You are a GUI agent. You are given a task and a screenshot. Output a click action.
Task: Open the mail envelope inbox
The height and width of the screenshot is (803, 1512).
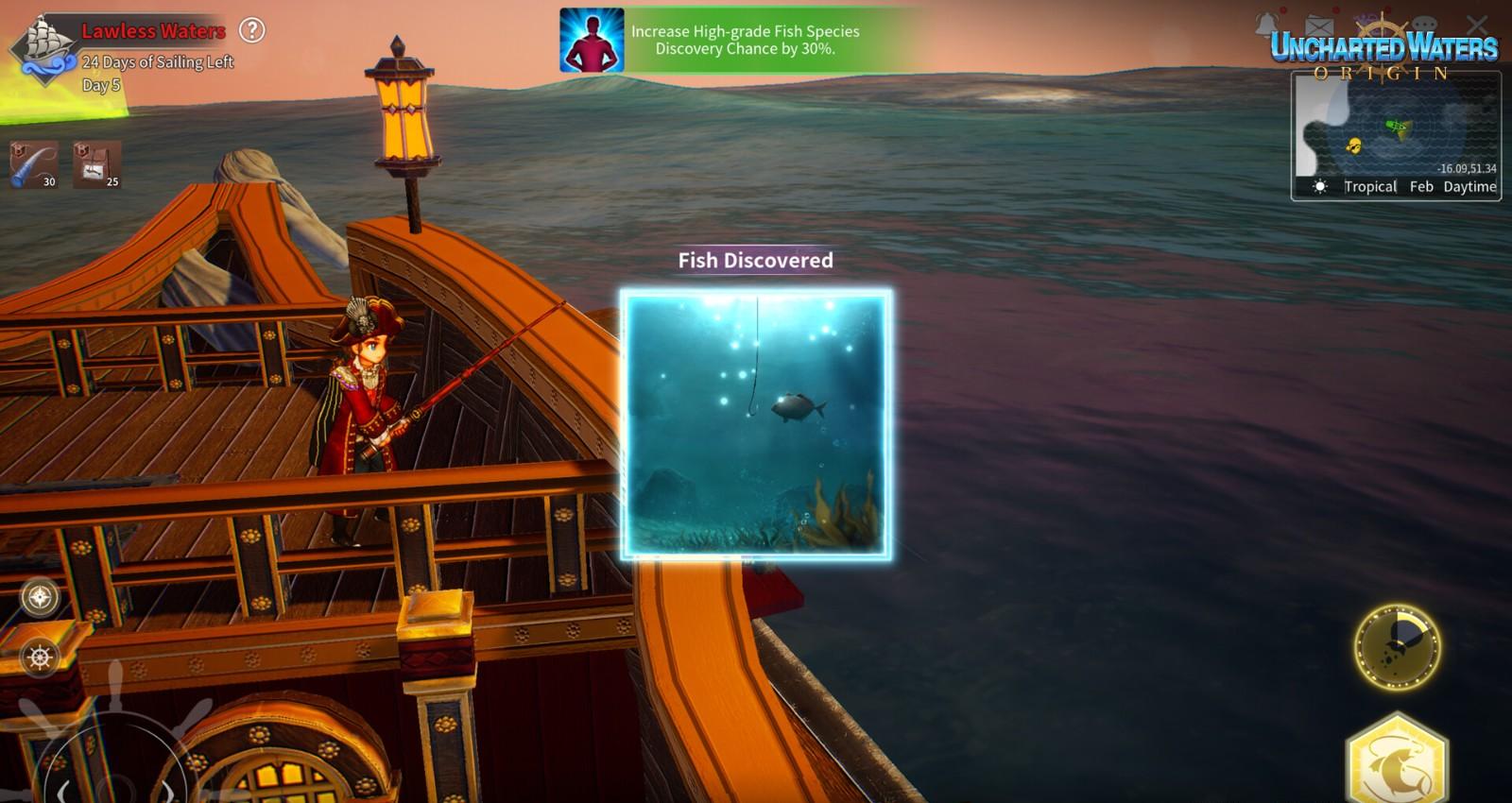1318,26
